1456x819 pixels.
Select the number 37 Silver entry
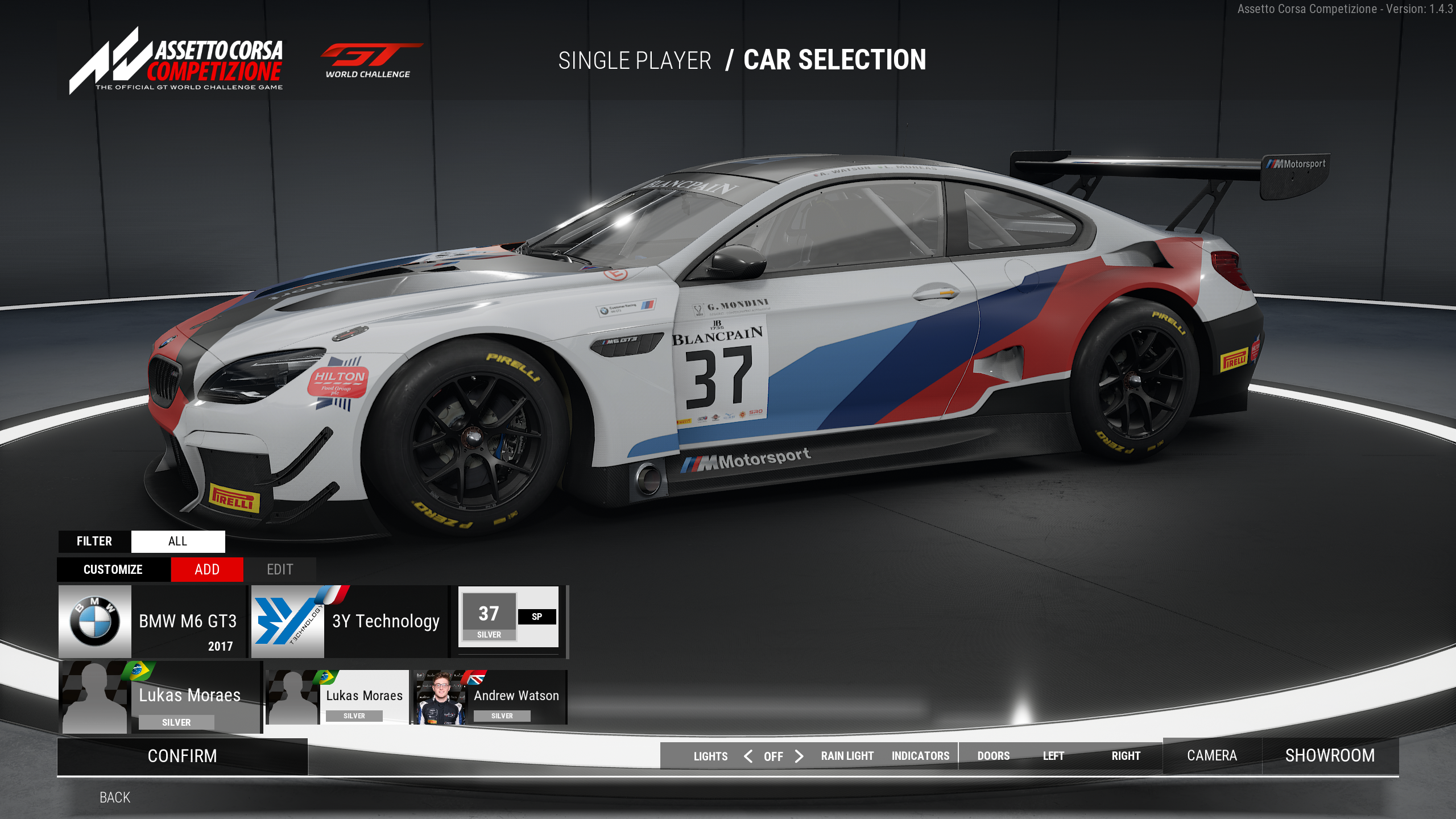(x=509, y=618)
